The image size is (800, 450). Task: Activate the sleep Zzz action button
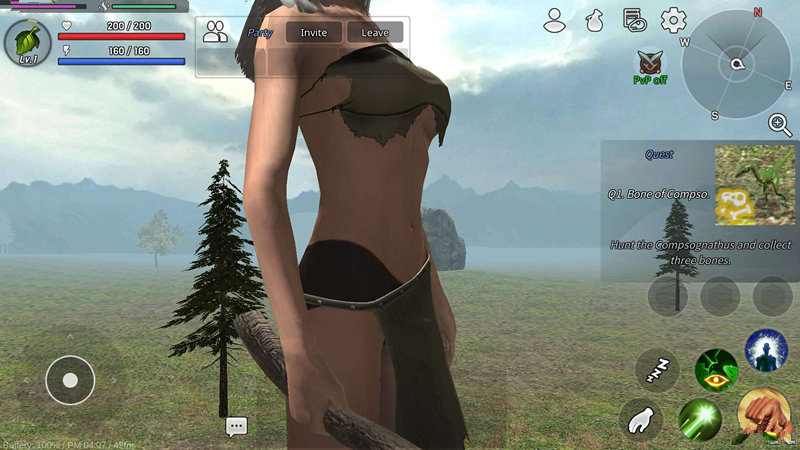pyautogui.click(x=657, y=370)
